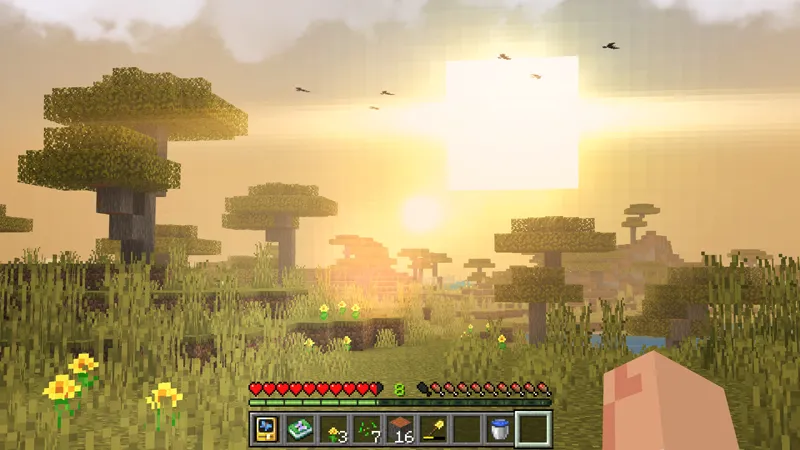Choose the yellow flower stack of 3
The image size is (800, 450).
(333, 429)
